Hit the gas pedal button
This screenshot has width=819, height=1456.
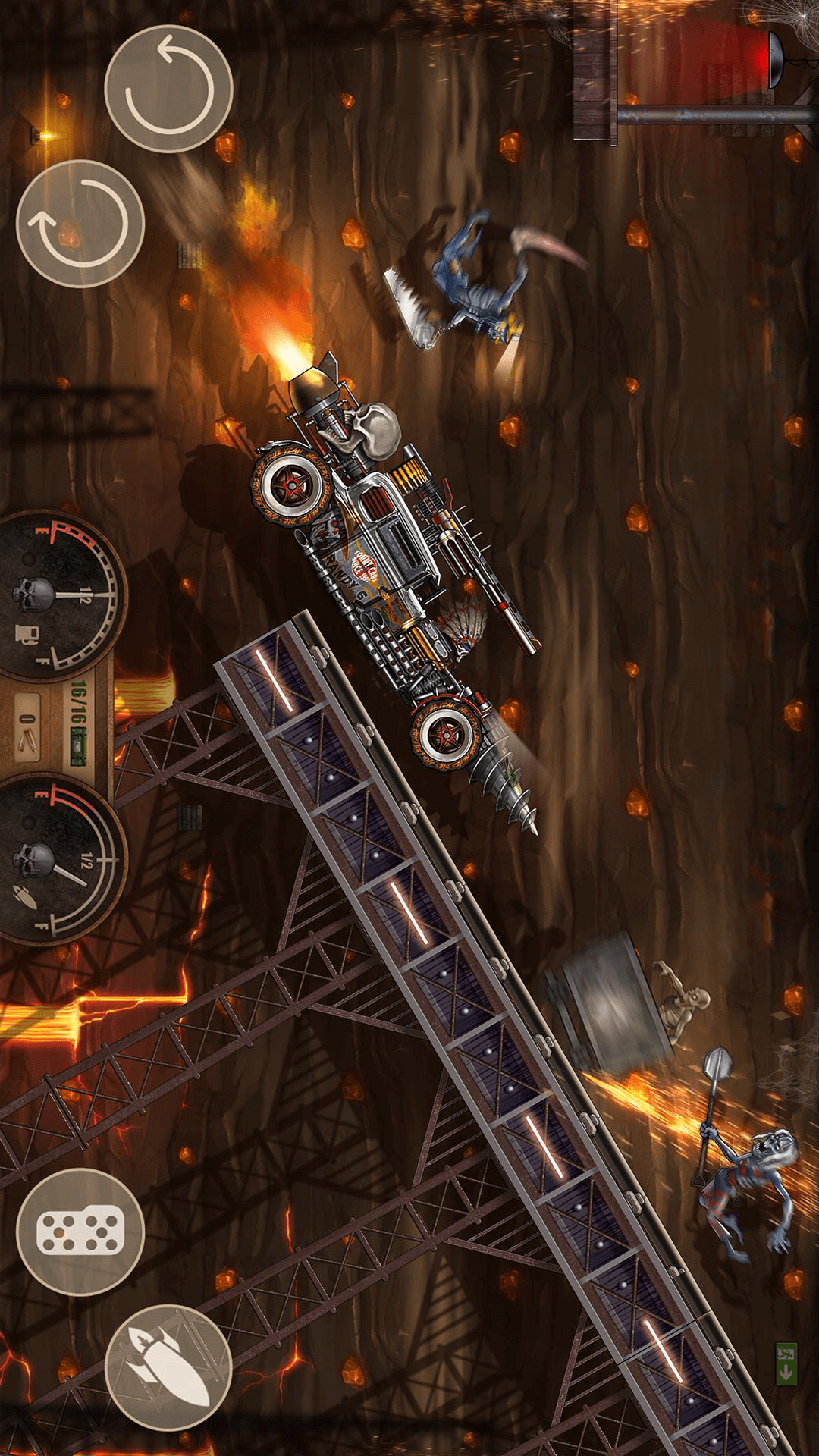80,1232
